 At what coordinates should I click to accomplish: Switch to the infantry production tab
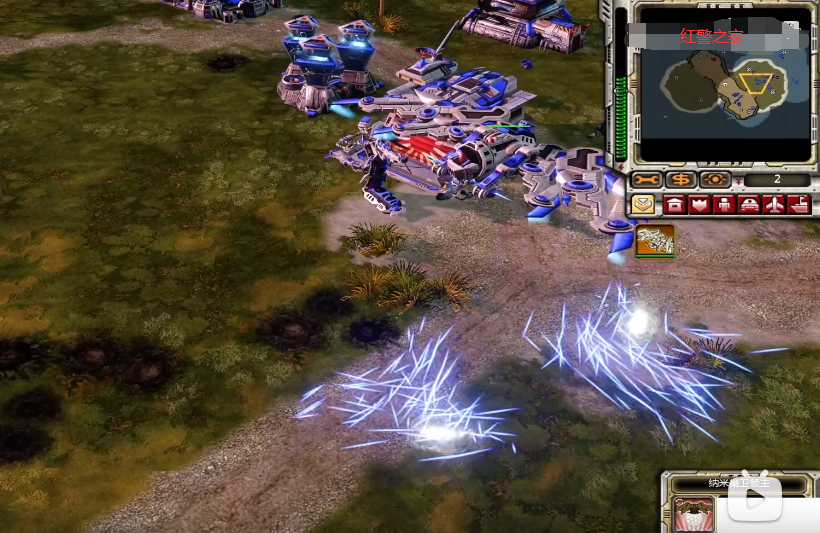[723, 205]
